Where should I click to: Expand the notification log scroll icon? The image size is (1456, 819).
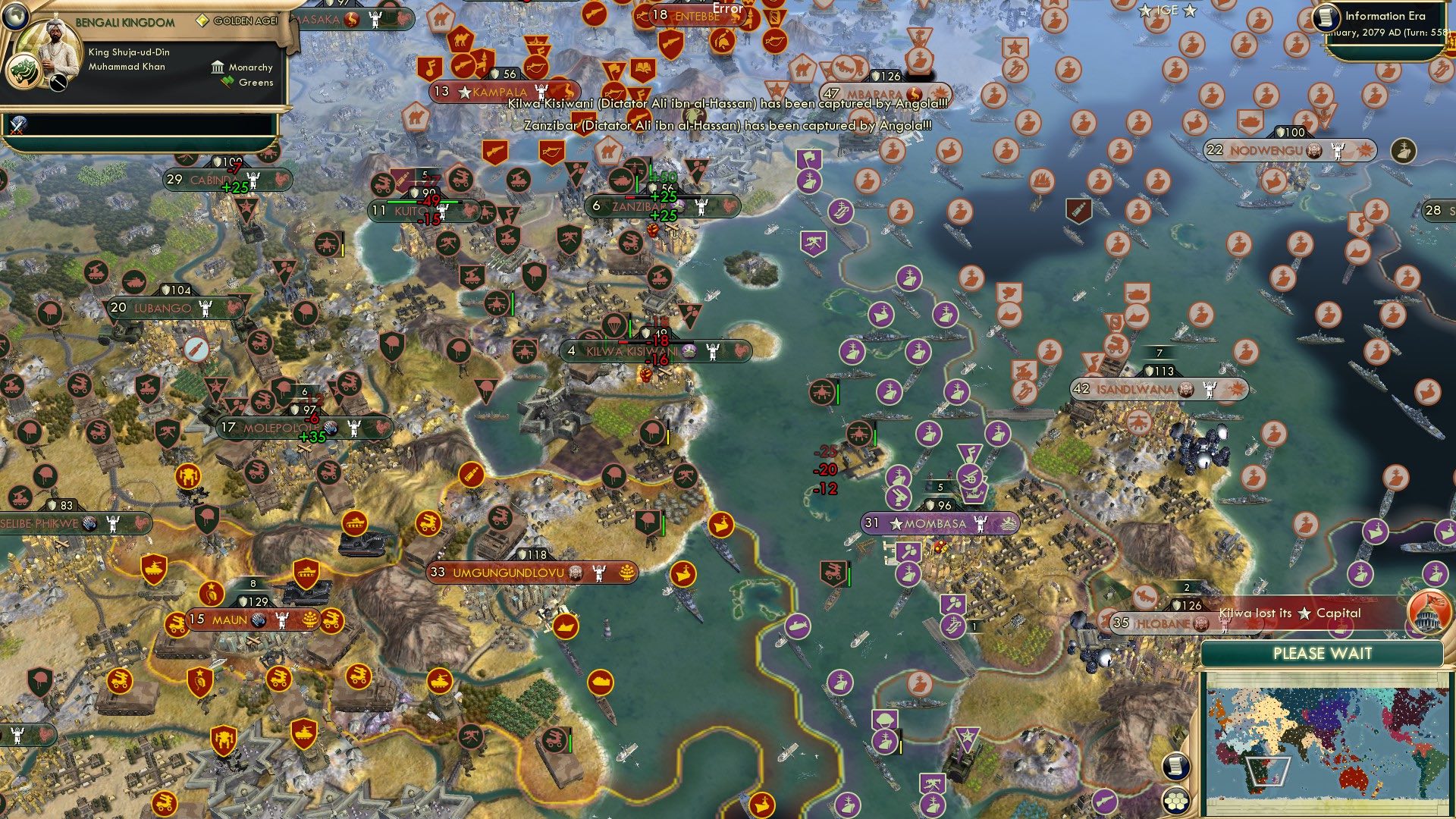pyautogui.click(x=1175, y=767)
